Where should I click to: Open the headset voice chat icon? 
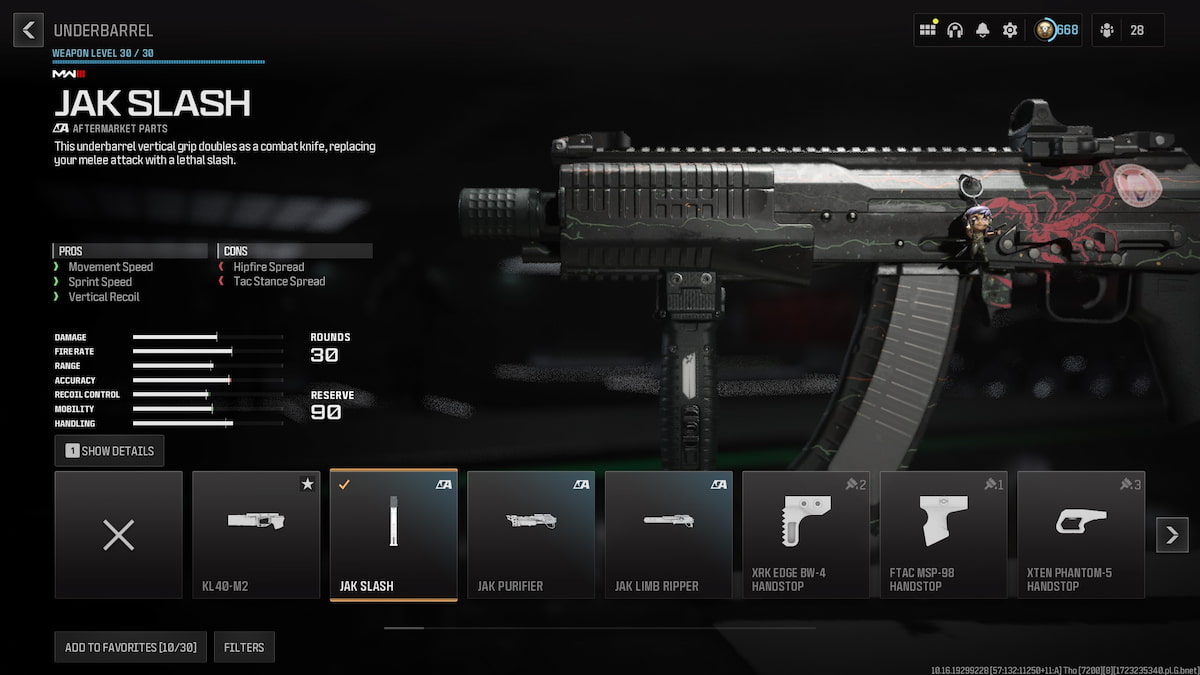coord(955,30)
